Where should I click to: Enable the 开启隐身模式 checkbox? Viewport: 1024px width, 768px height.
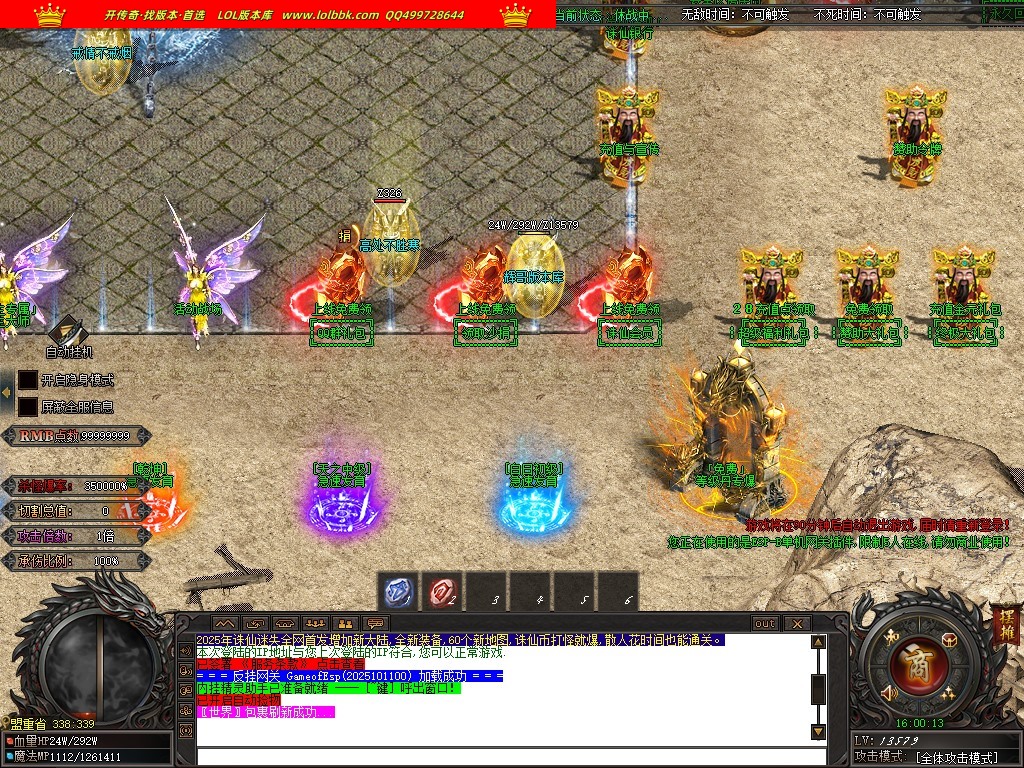click(28, 380)
